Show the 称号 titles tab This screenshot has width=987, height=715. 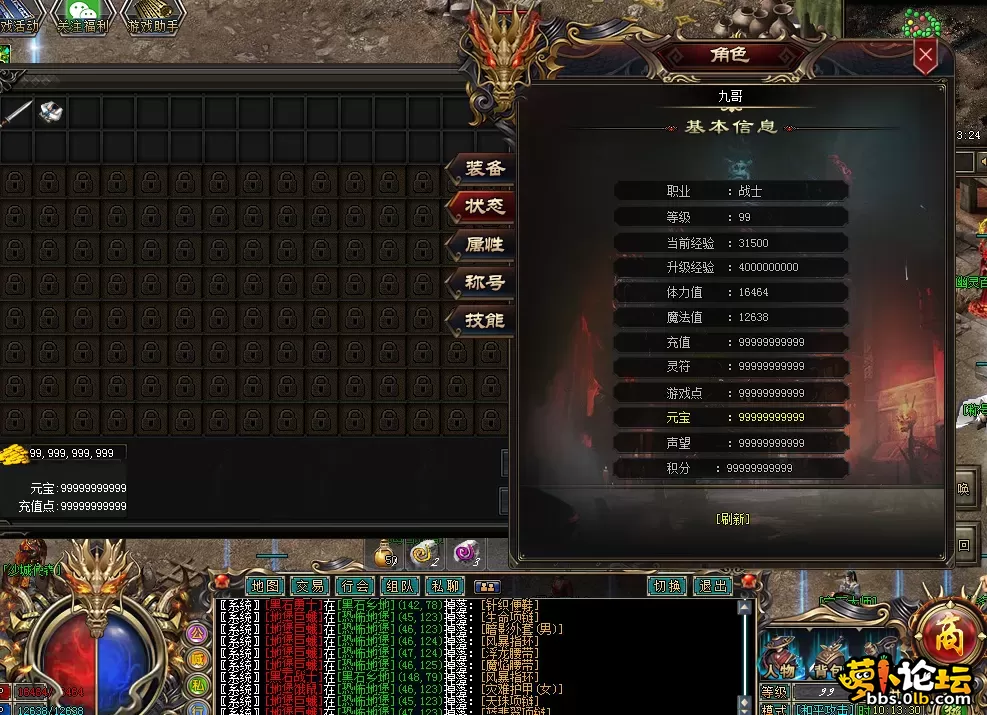click(x=485, y=282)
